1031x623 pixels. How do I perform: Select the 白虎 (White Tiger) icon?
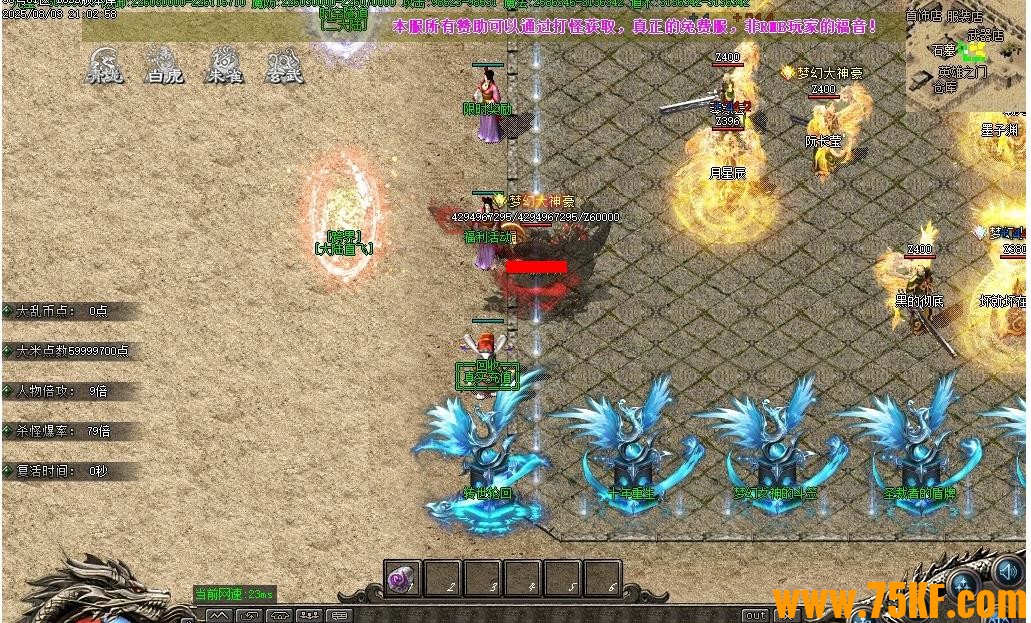click(164, 65)
